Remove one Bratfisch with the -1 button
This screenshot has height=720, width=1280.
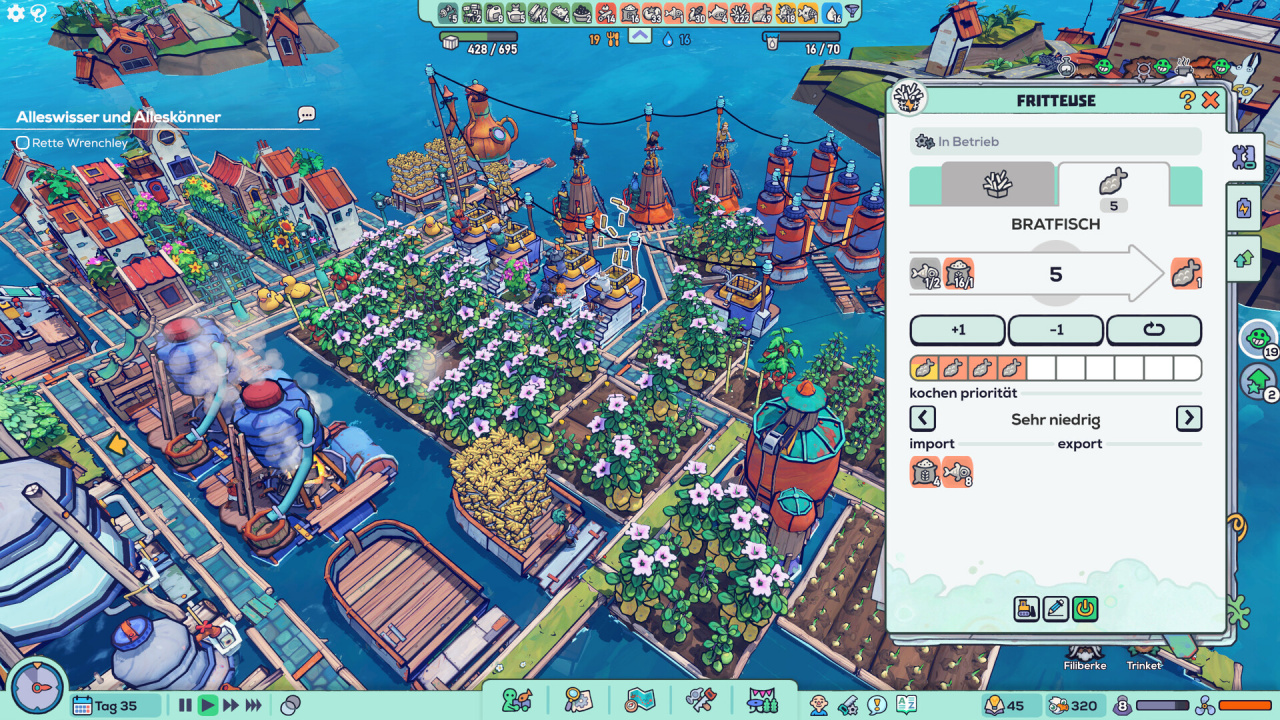[x=1055, y=330]
